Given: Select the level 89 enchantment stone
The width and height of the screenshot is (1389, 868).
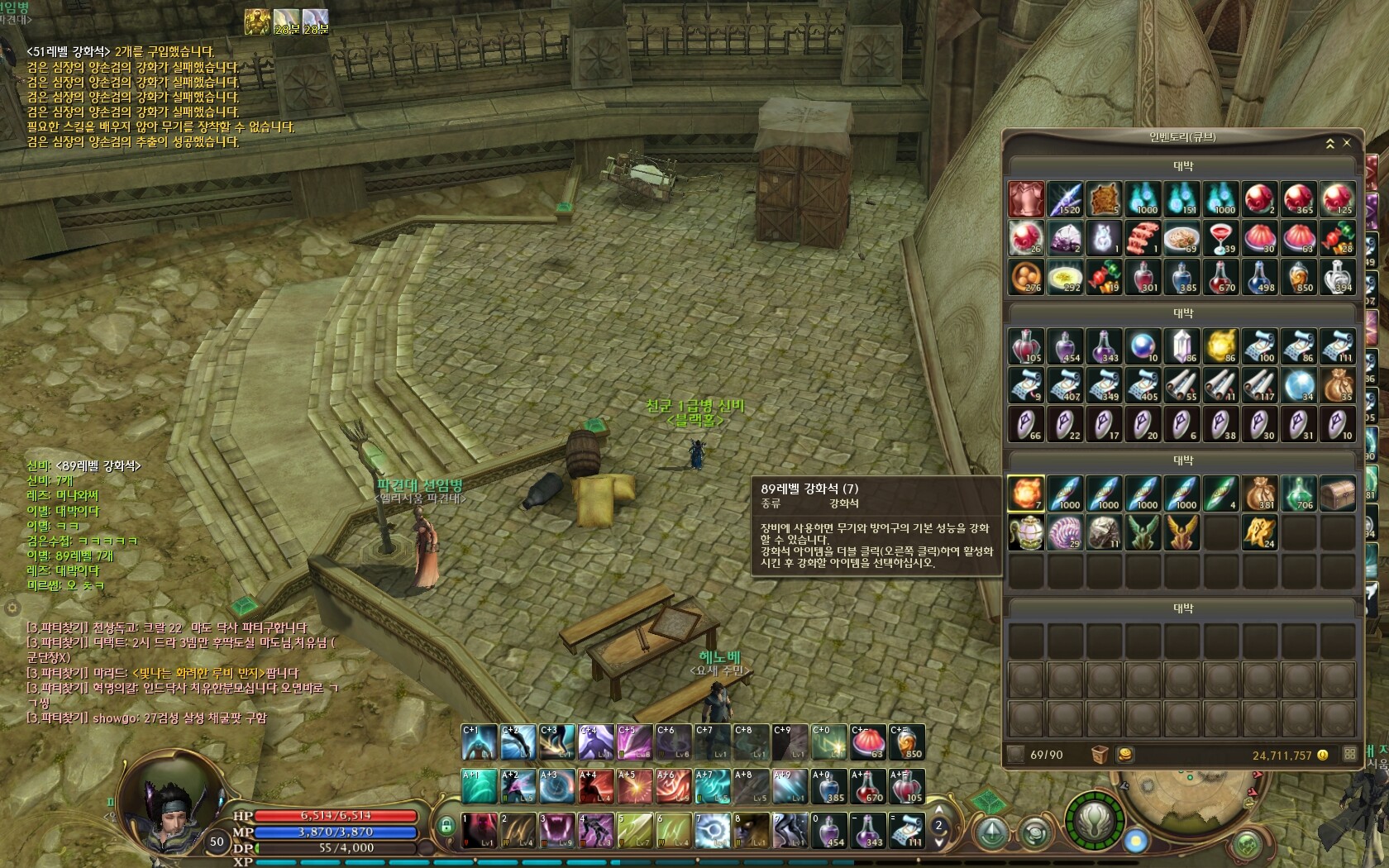Looking at the screenshot, I should point(1026,494).
